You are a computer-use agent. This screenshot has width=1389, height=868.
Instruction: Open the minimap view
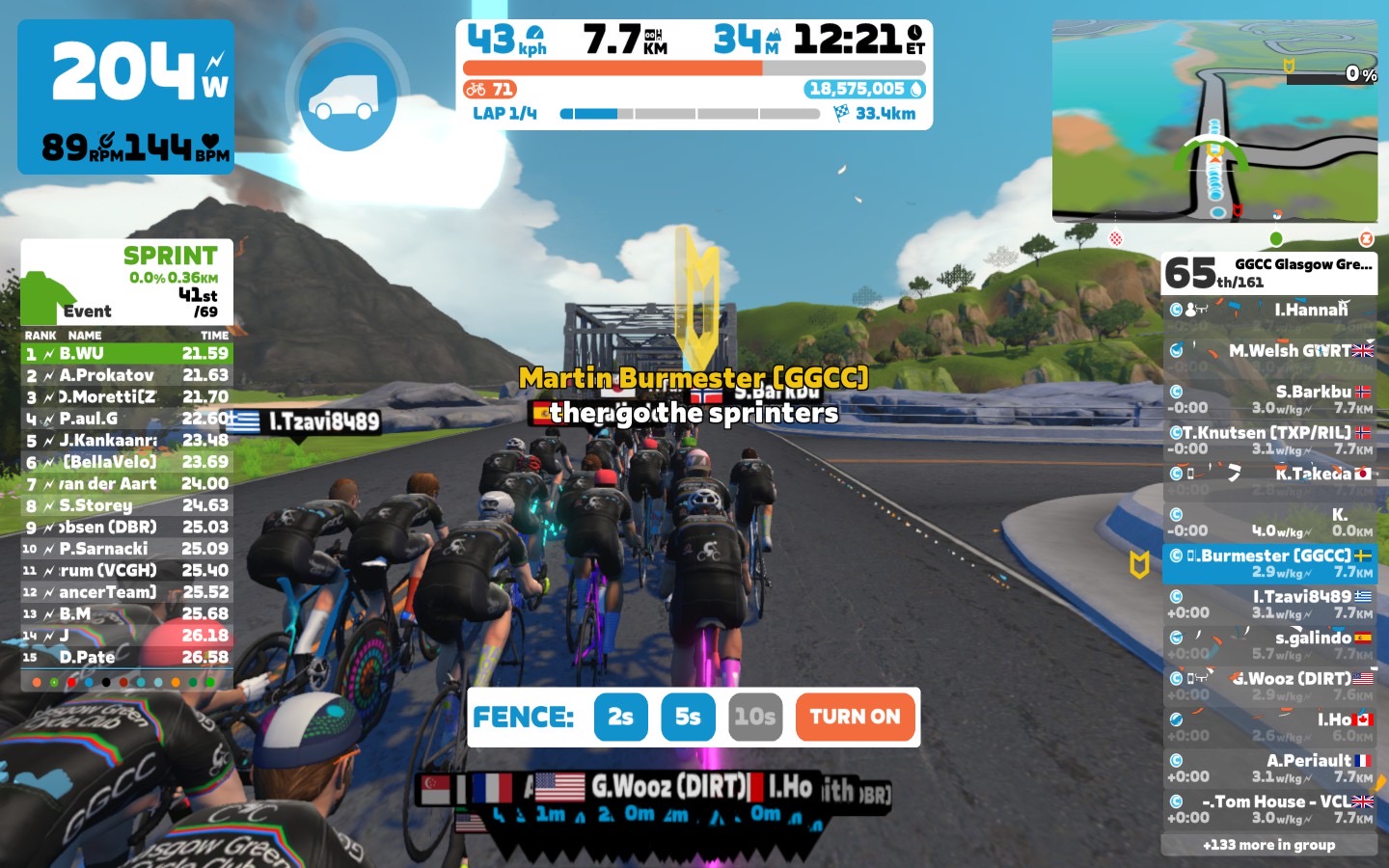click(1213, 121)
